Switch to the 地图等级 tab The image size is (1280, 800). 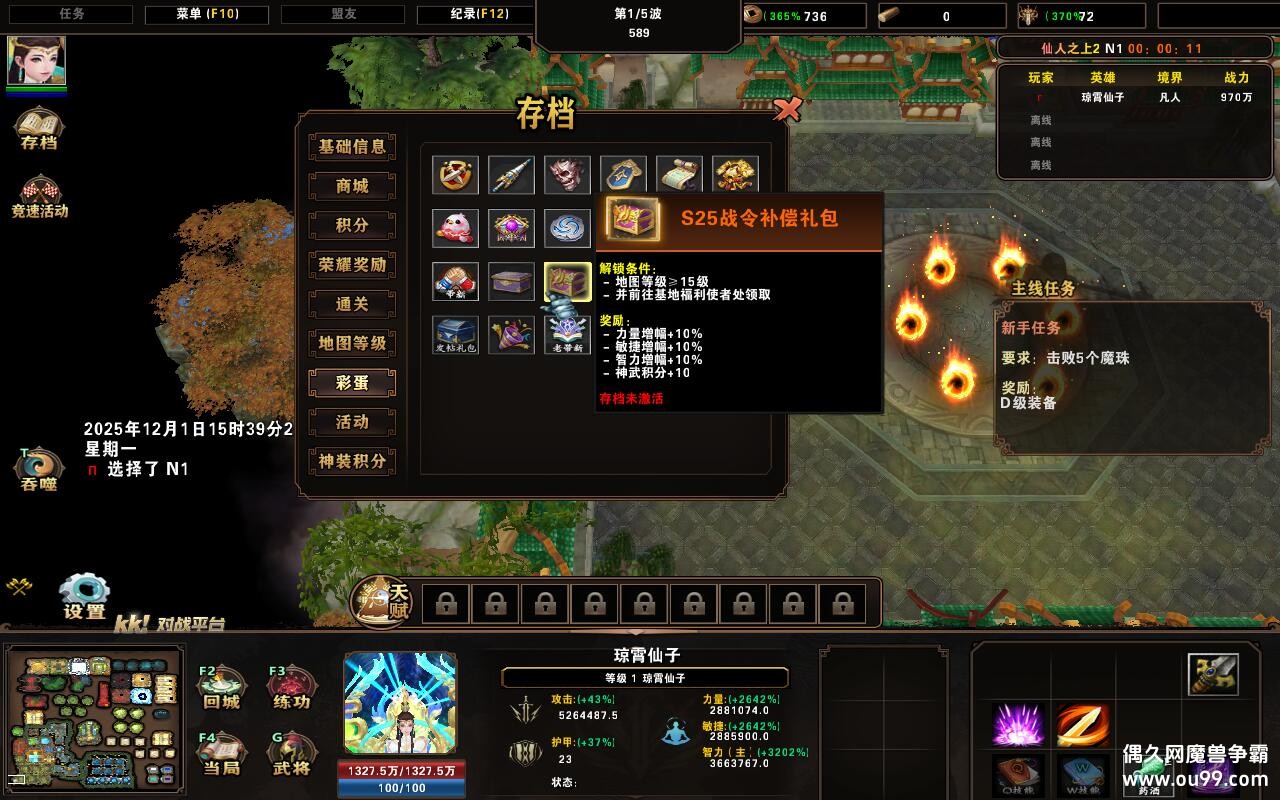point(351,343)
